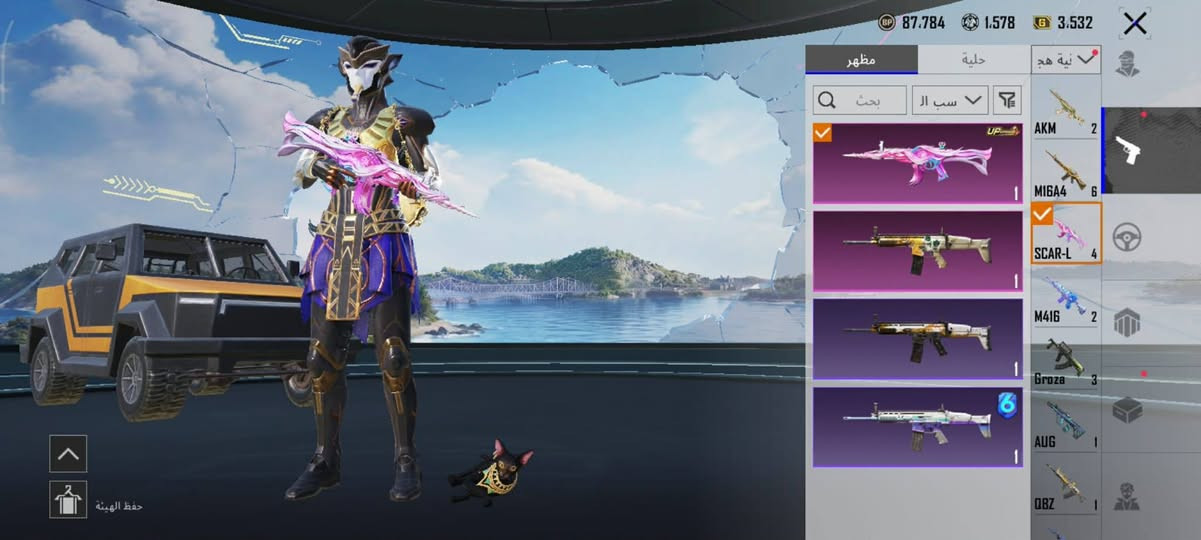The width and height of the screenshot is (1201, 540).
Task: Switch to the مظهر skins tab
Action: pyautogui.click(x=860, y=59)
